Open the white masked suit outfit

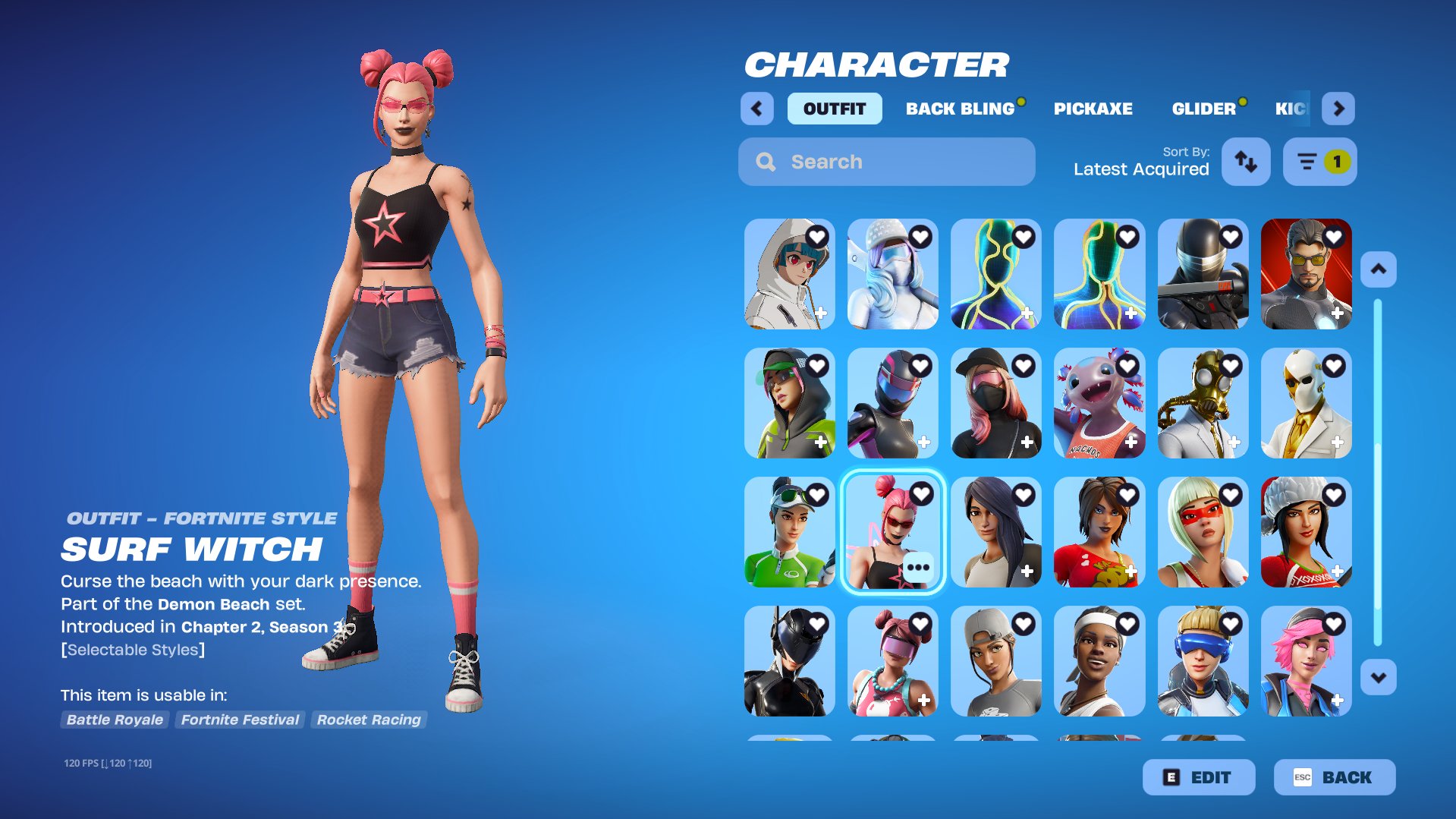point(1306,403)
